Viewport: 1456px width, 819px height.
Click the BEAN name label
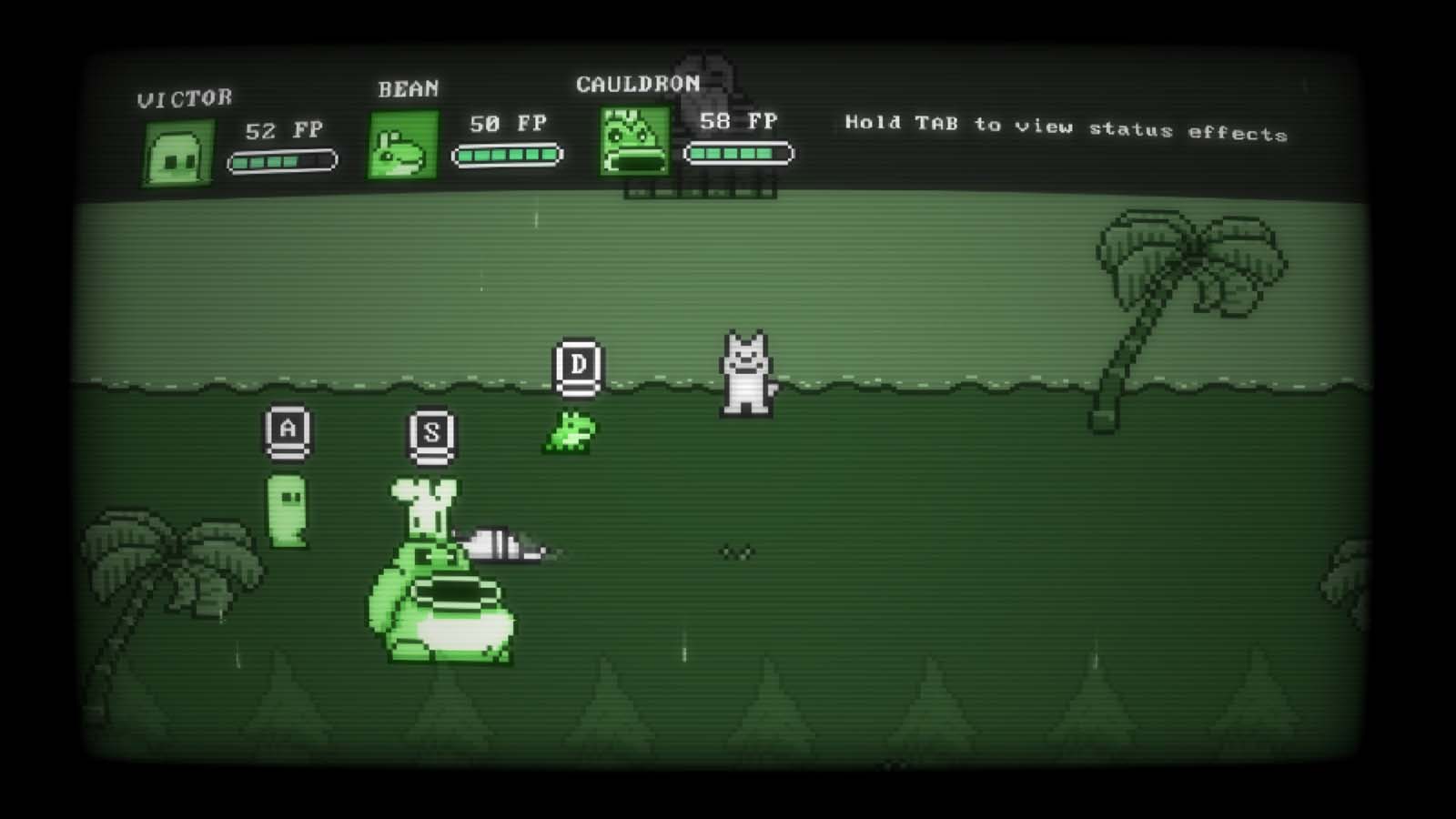[x=407, y=88]
